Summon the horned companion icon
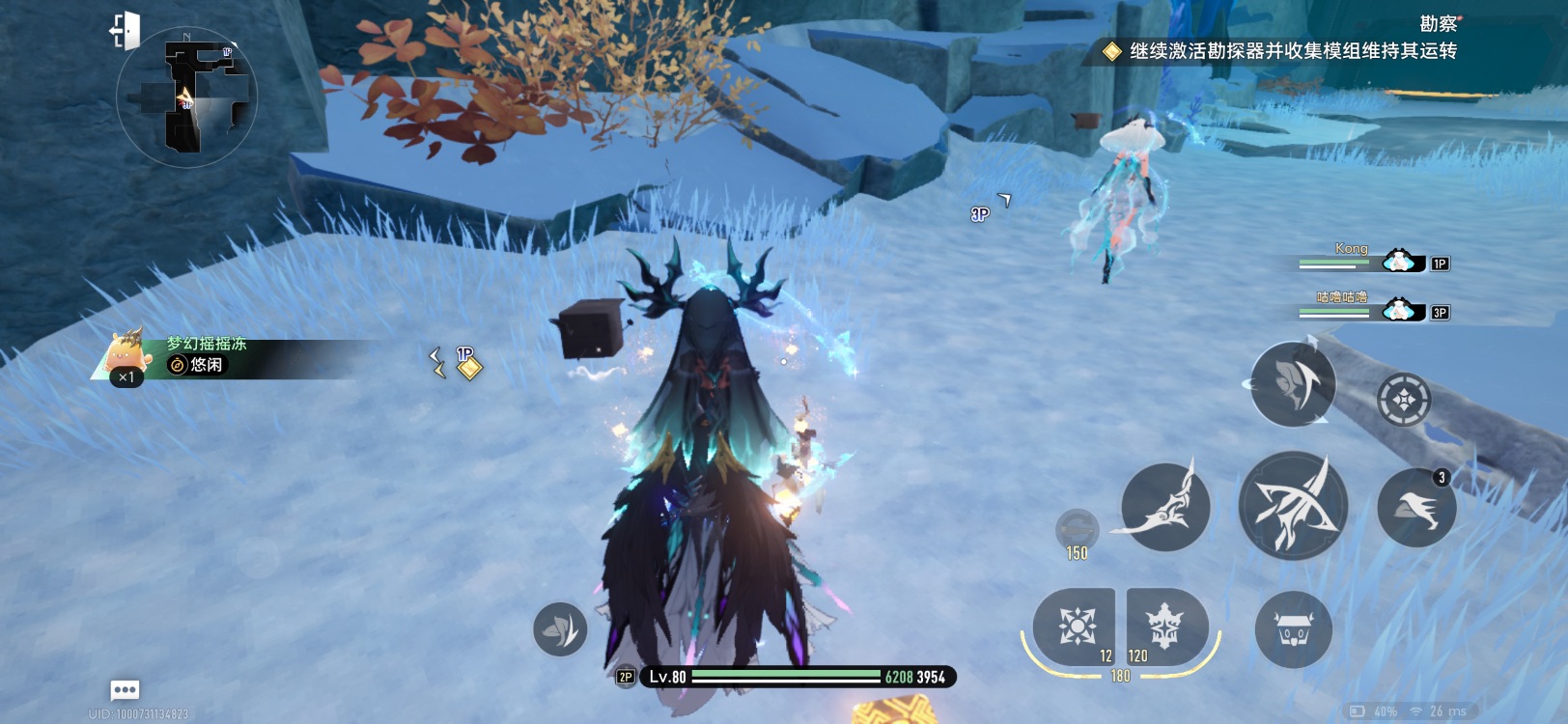 tap(1294, 629)
